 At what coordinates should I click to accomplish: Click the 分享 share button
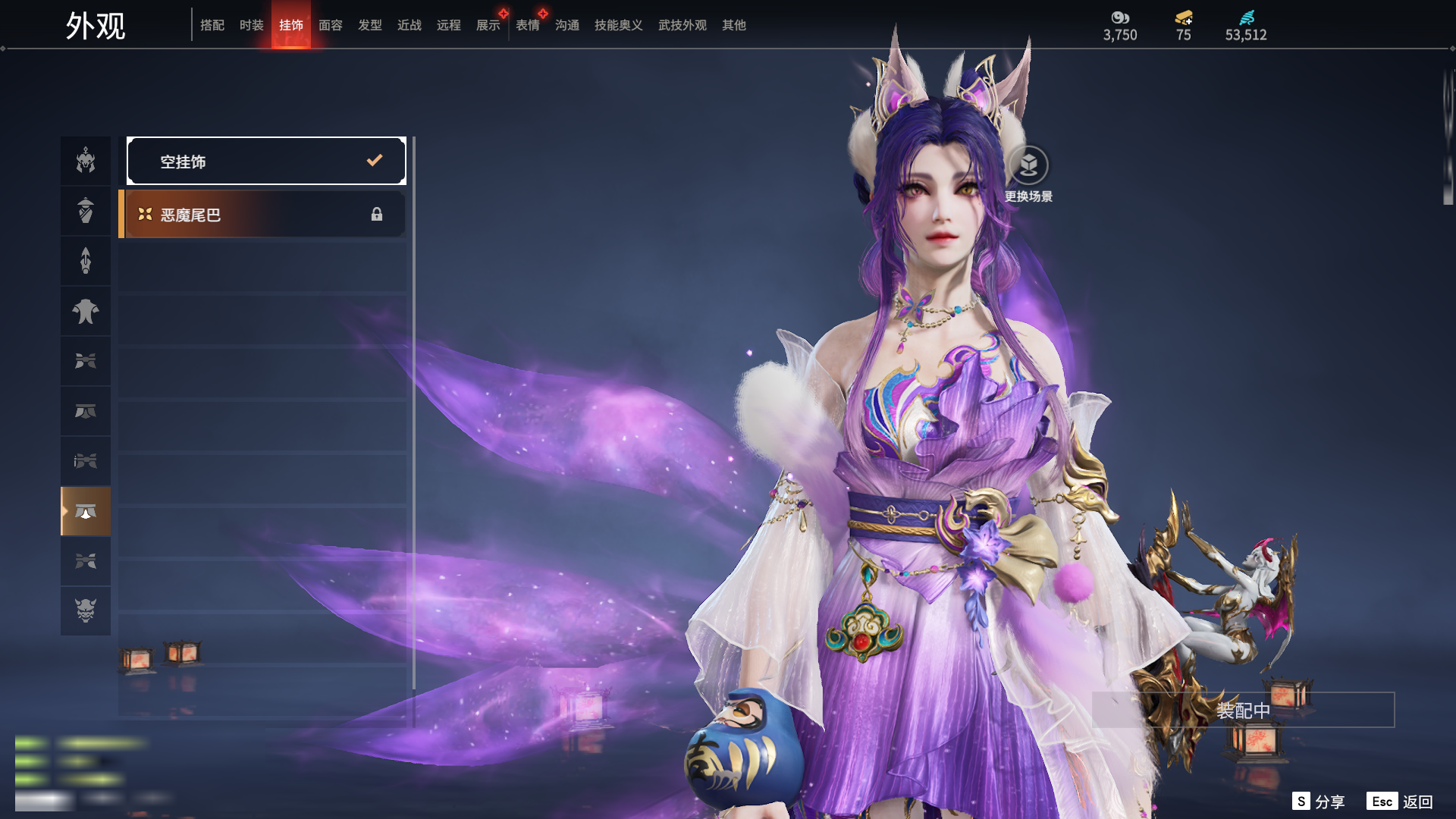(1318, 802)
